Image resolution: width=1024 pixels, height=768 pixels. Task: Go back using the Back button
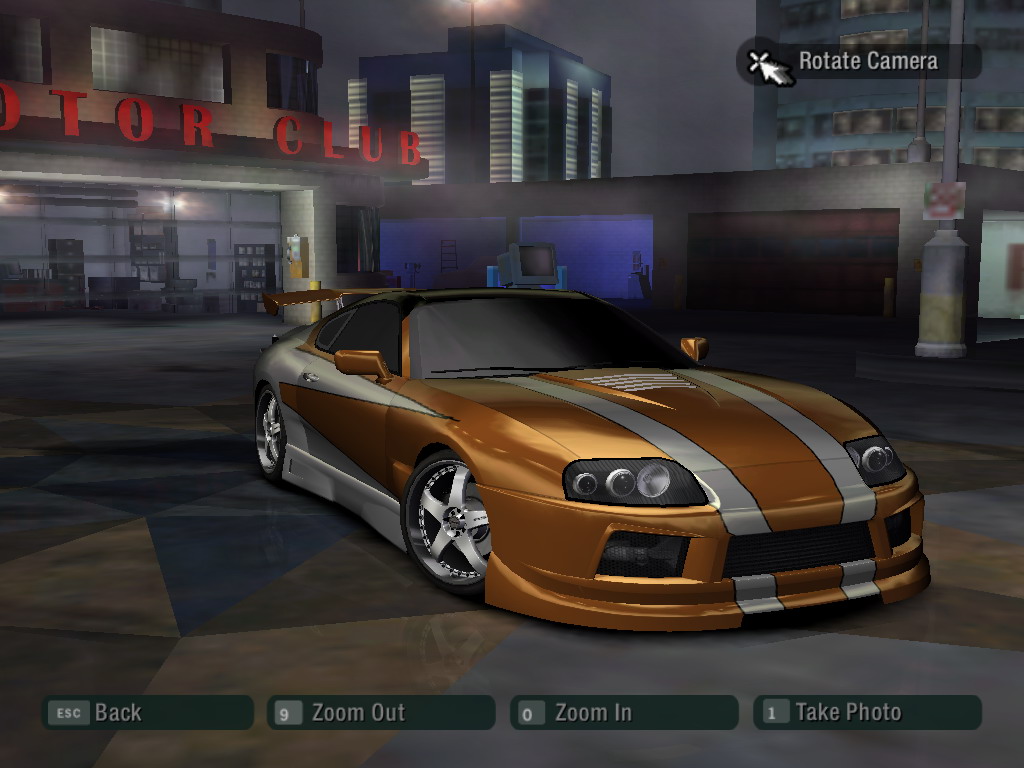tap(146, 713)
